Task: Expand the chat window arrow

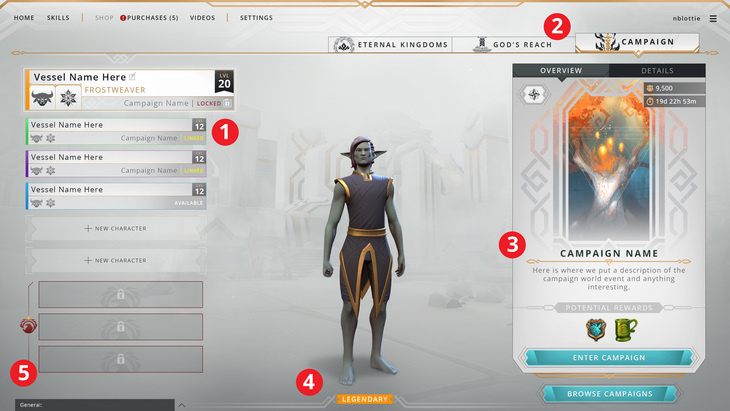Action: [180, 405]
